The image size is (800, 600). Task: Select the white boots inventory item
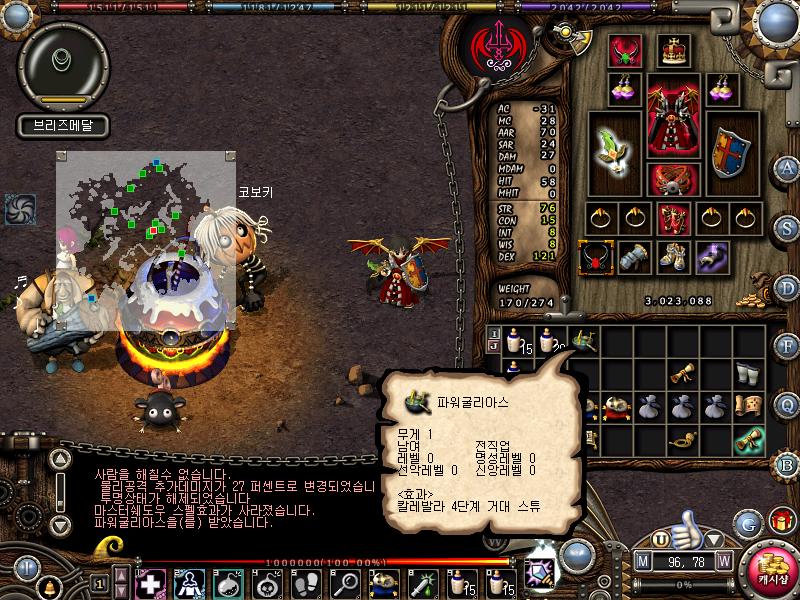748,372
